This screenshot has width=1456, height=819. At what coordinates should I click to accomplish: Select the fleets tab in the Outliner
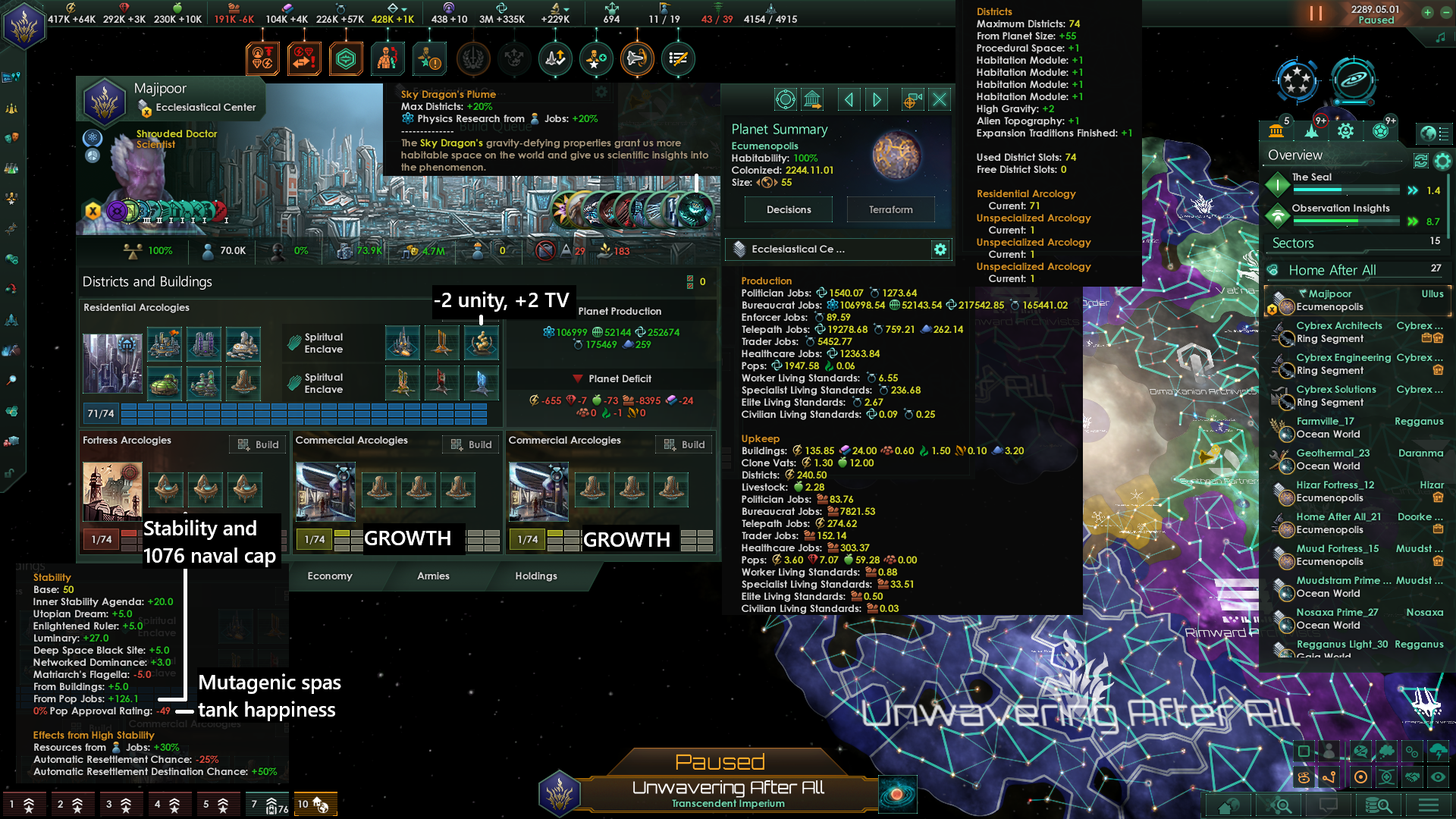[x=1310, y=130]
